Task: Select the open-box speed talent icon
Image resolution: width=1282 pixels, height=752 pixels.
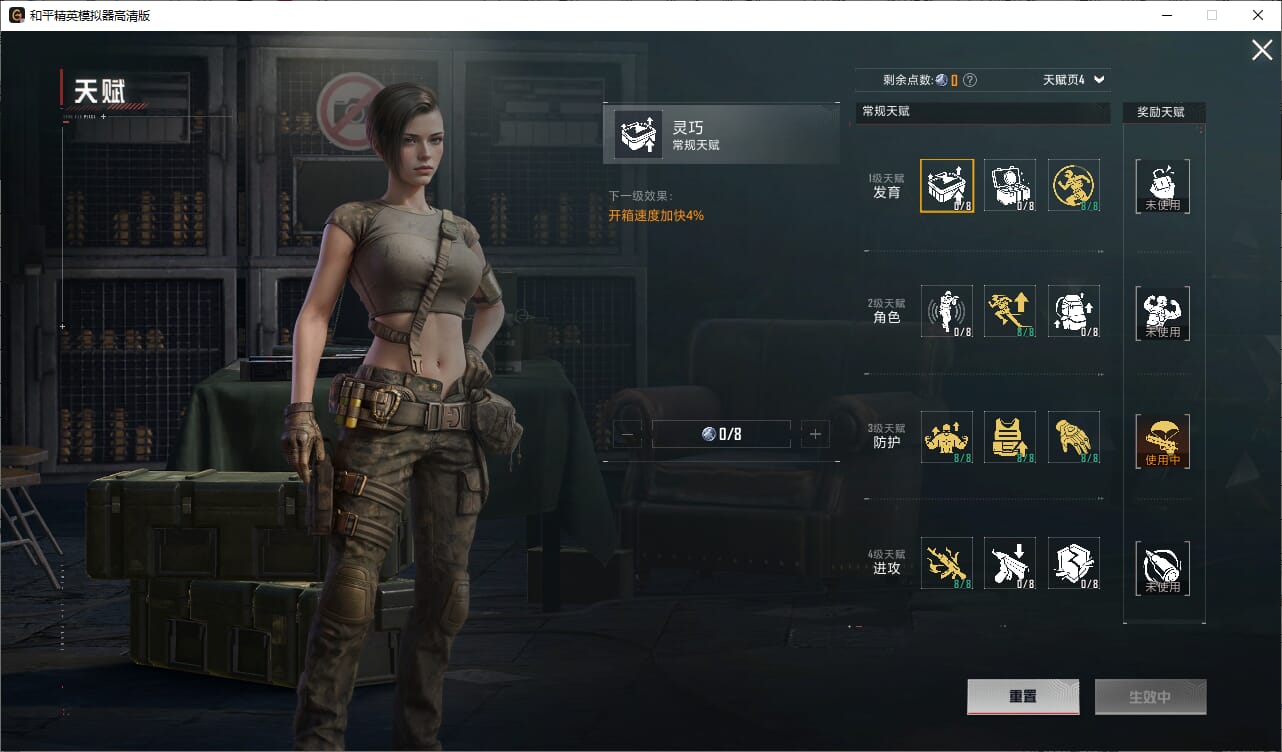Action: click(946, 185)
